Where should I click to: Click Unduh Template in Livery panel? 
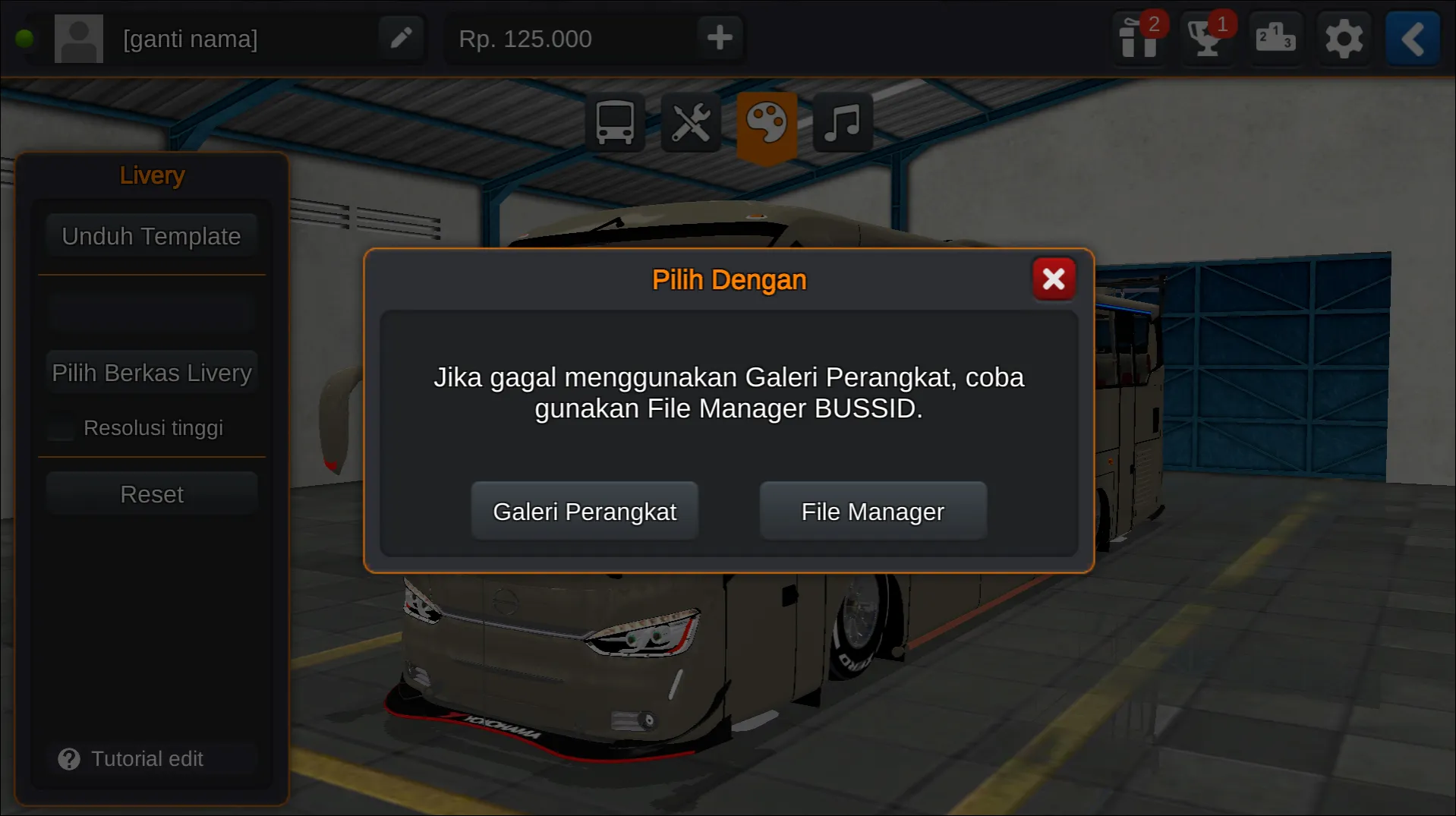[152, 236]
